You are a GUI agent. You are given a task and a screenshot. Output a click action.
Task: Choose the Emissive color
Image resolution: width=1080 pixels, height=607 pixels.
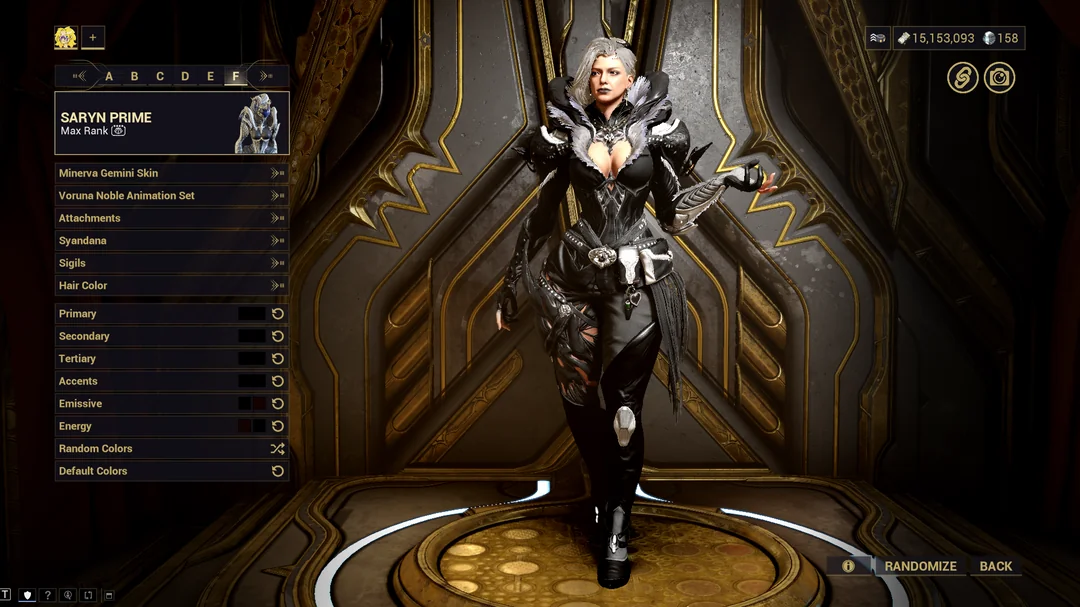[x=252, y=404]
